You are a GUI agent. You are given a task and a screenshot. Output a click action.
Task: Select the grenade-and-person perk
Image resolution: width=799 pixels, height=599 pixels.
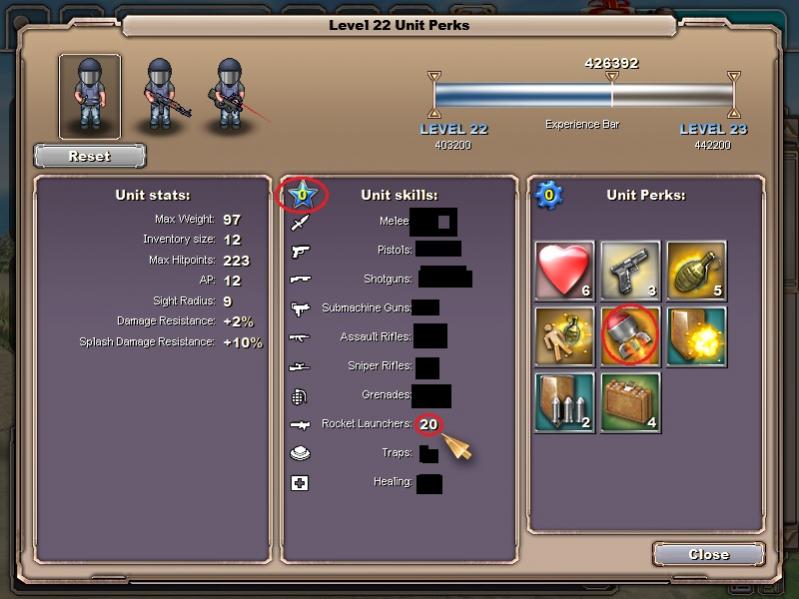coord(565,337)
